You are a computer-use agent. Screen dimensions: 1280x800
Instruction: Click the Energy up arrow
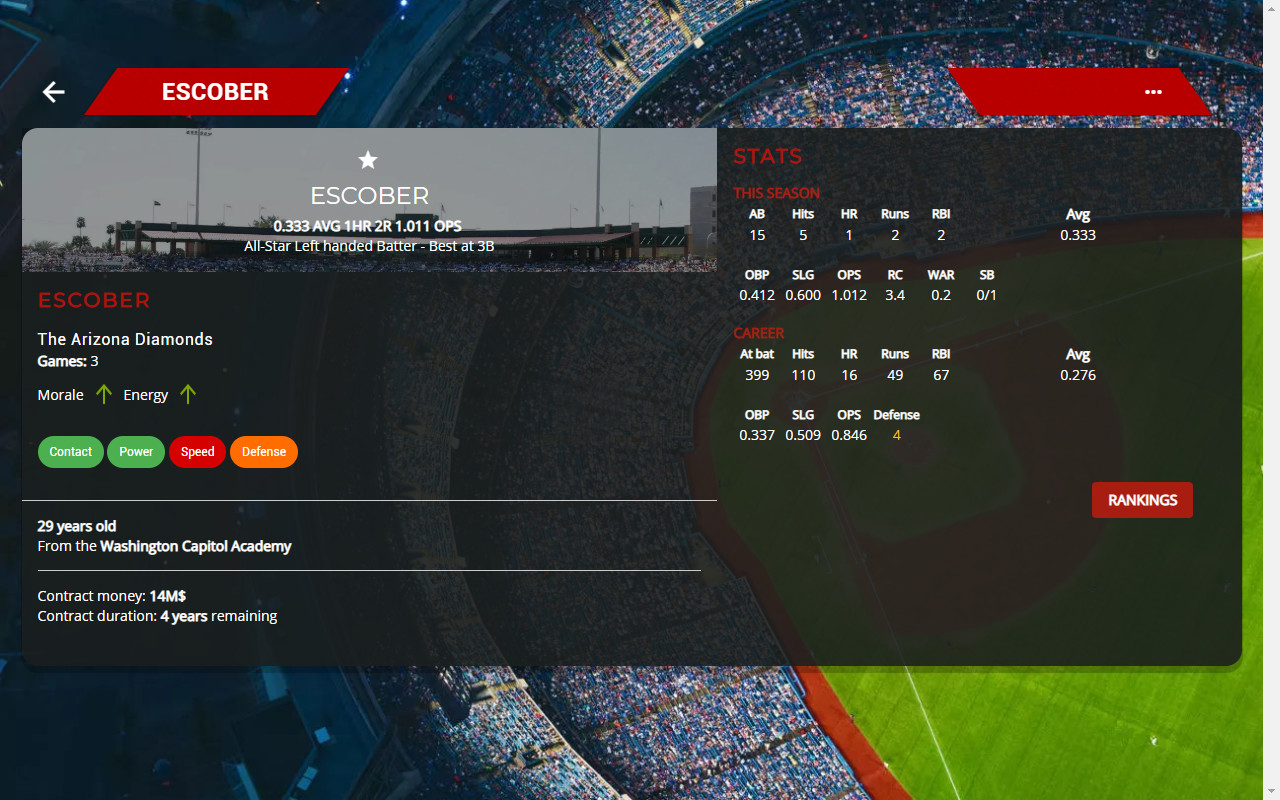[188, 394]
